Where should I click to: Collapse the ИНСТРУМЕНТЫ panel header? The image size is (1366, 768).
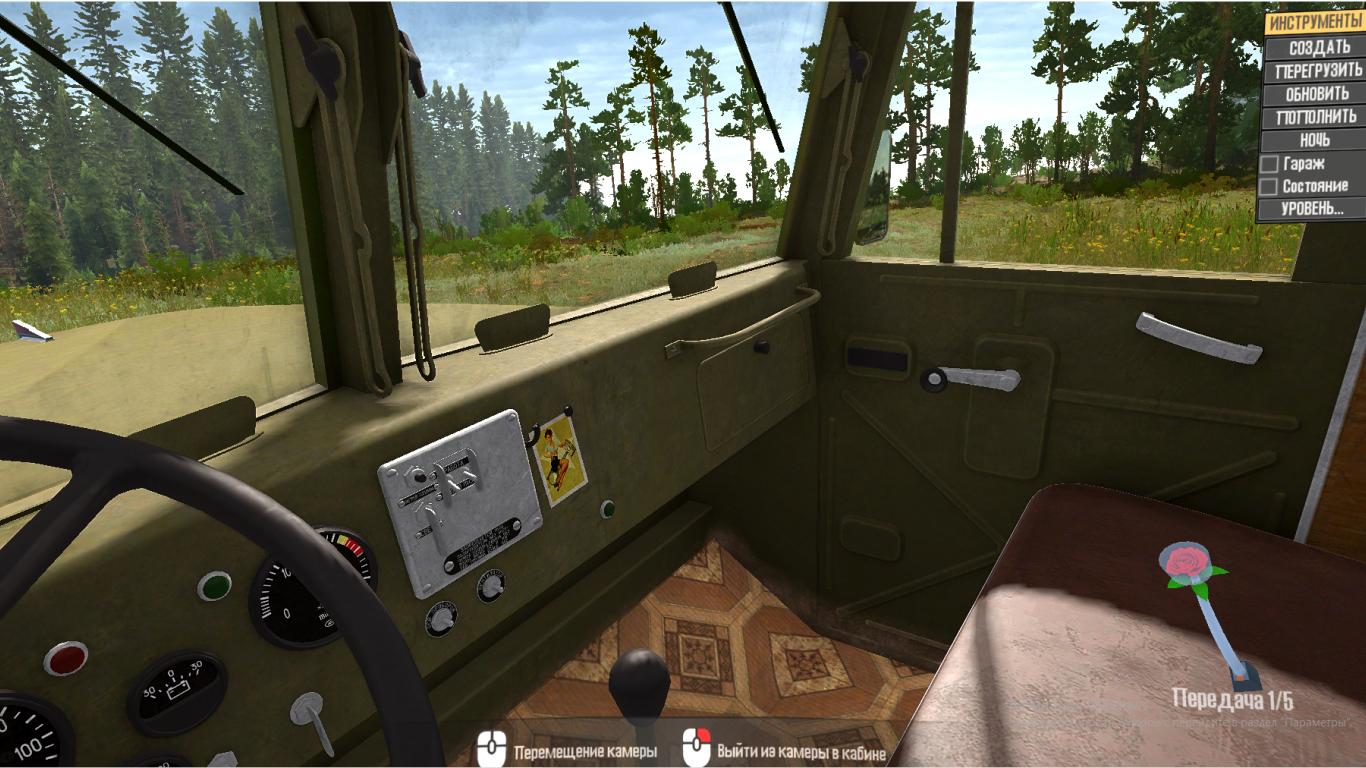pyautogui.click(x=1315, y=23)
